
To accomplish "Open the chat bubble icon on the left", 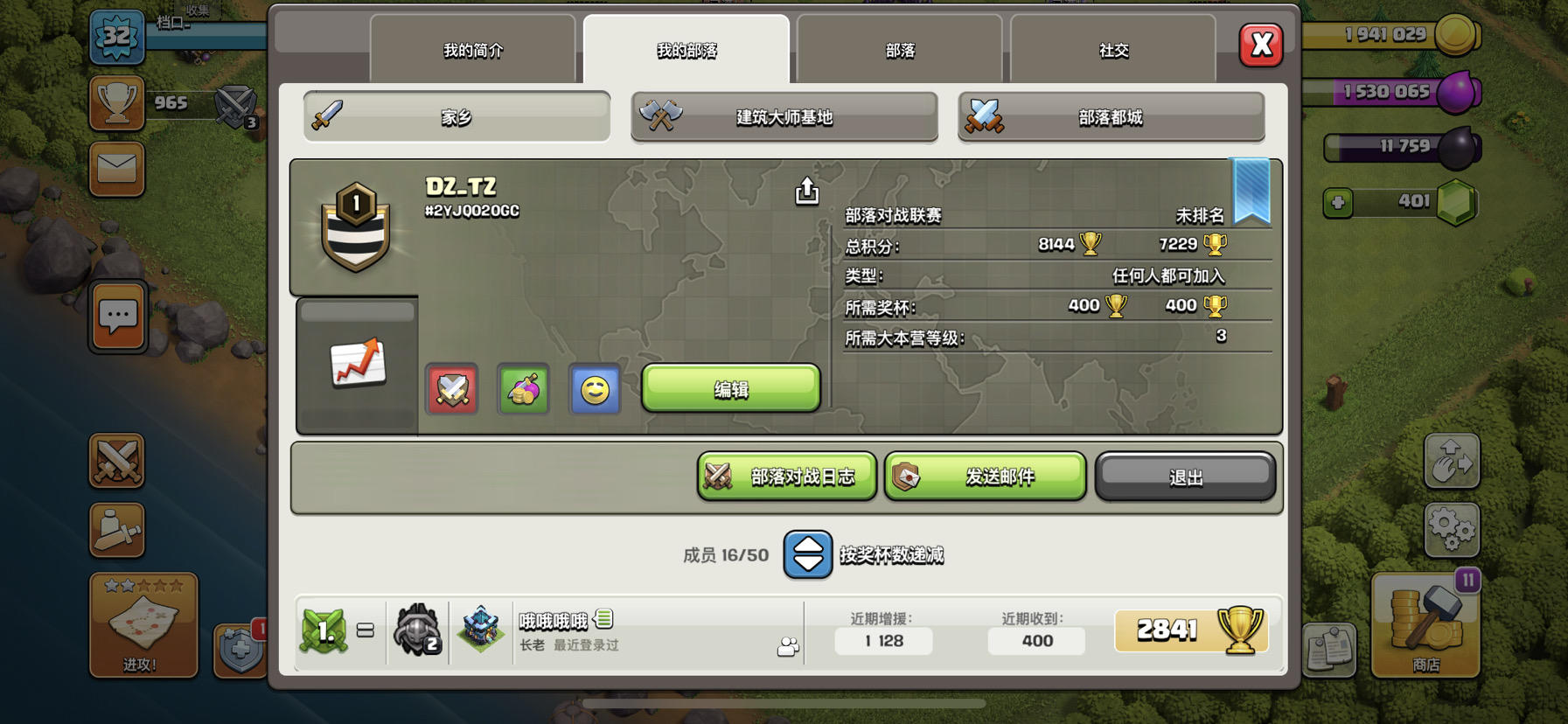I will point(117,317).
